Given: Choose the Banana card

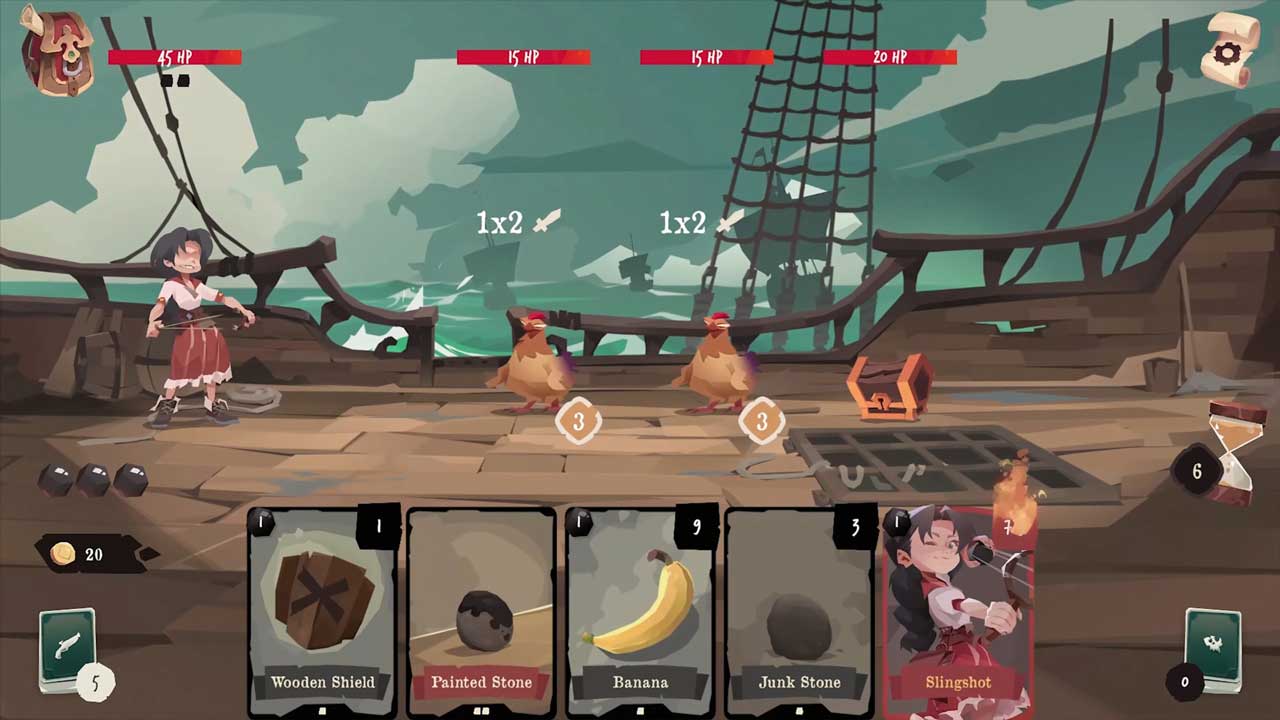Looking at the screenshot, I should [640, 610].
